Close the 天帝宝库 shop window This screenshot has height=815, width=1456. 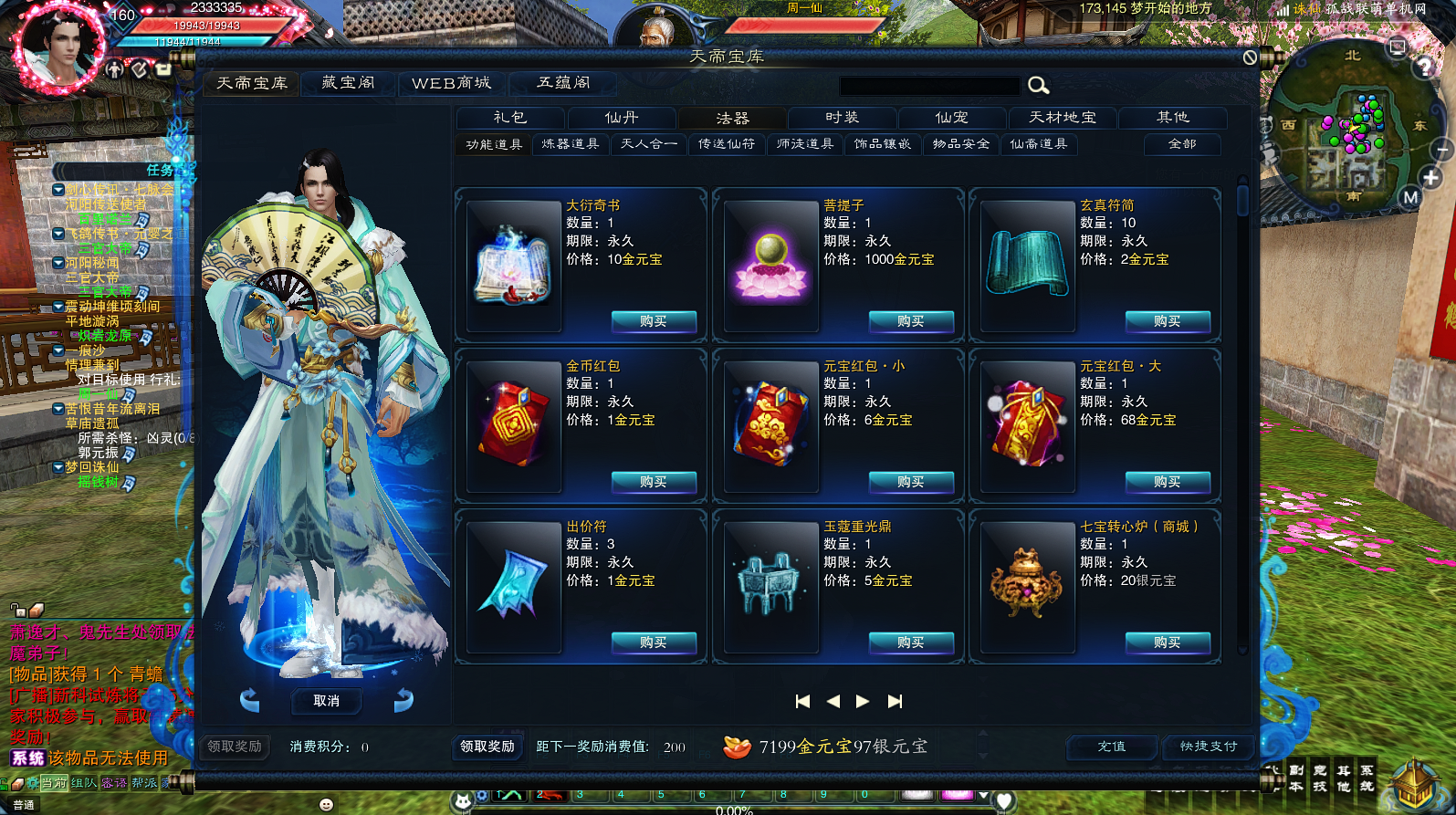1250,57
